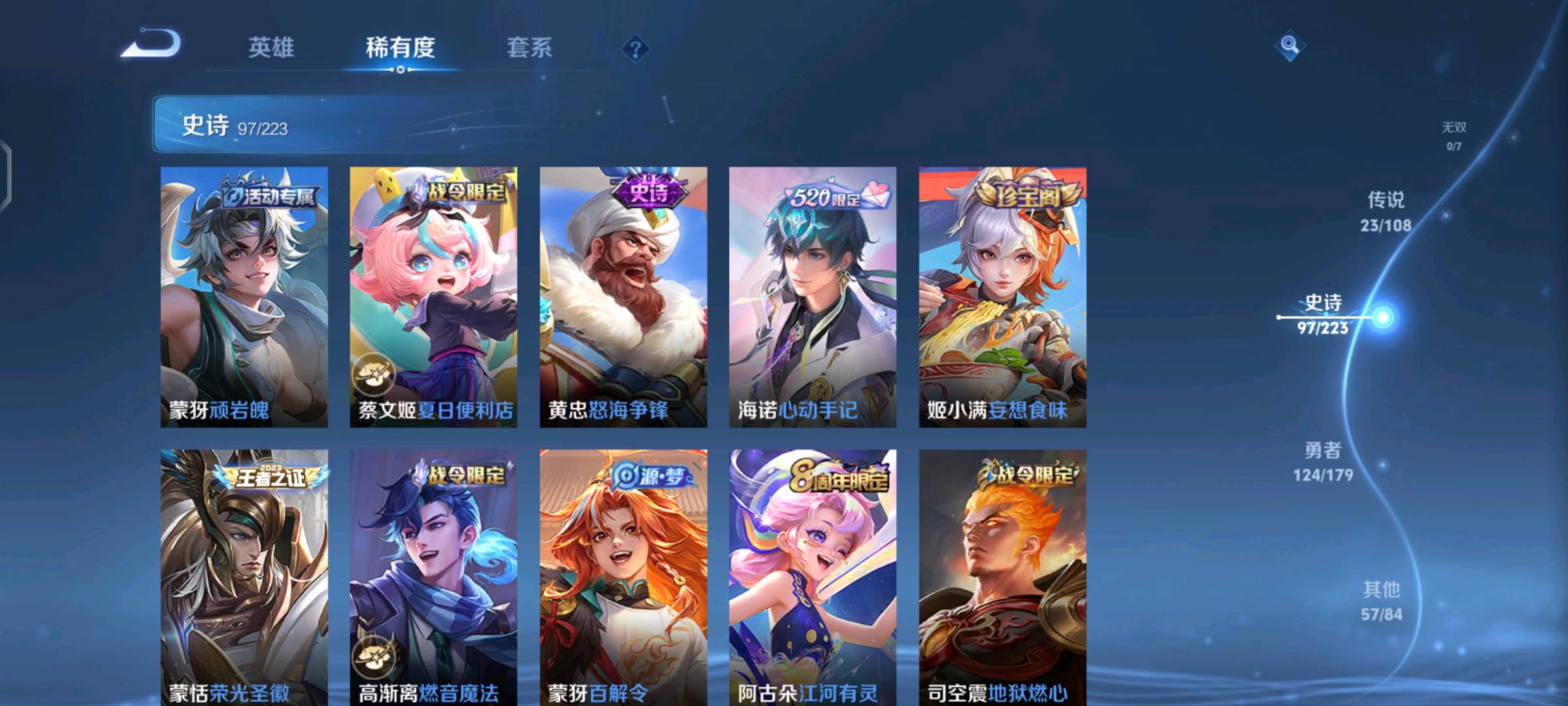Jump to the 其他 rarity section

pyautogui.click(x=1381, y=601)
